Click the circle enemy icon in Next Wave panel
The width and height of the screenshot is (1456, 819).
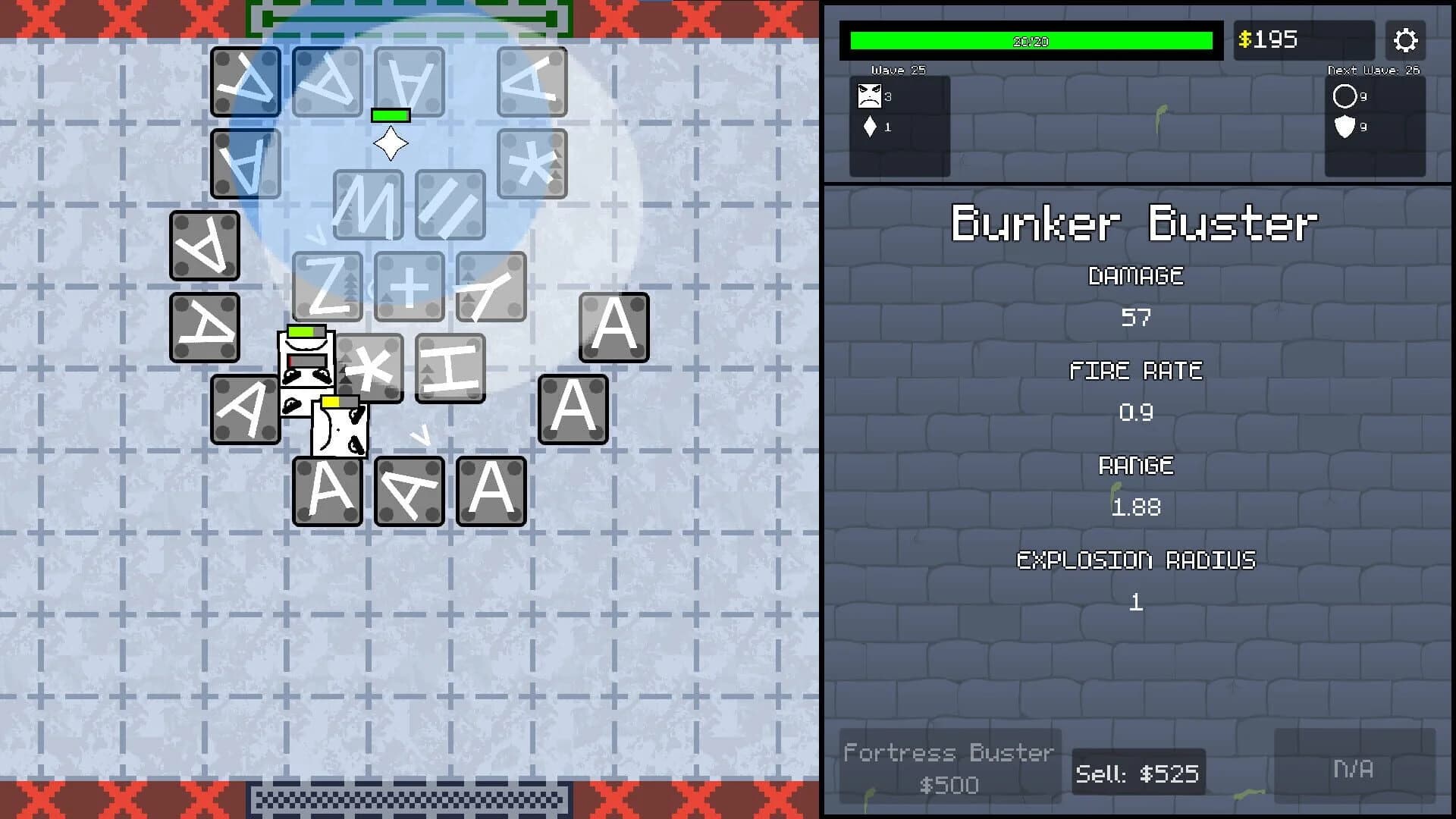click(x=1345, y=96)
